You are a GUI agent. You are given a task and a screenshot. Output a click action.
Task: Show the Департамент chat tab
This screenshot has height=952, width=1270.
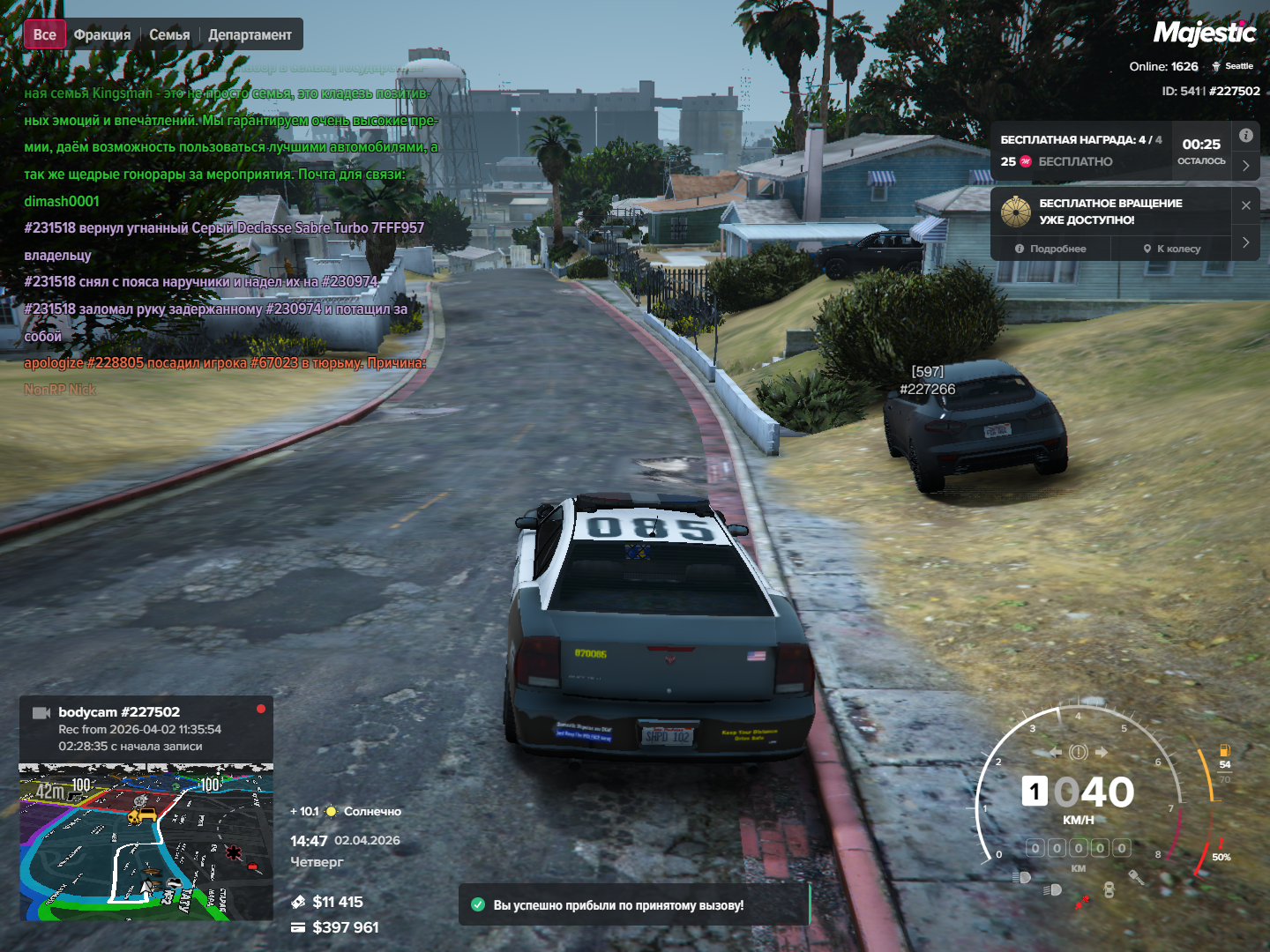(x=250, y=35)
